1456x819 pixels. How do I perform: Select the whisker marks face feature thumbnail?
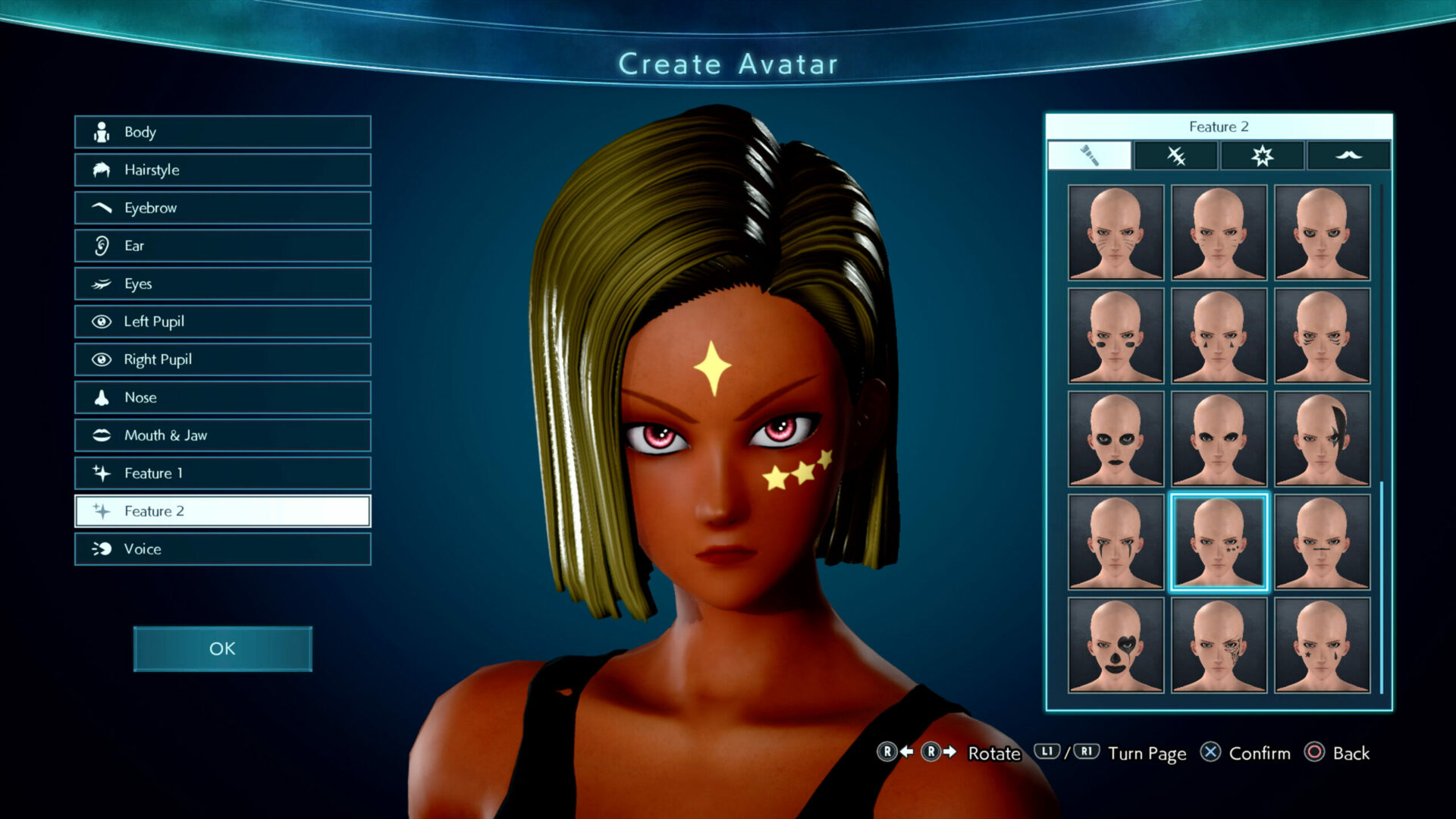click(x=1112, y=231)
